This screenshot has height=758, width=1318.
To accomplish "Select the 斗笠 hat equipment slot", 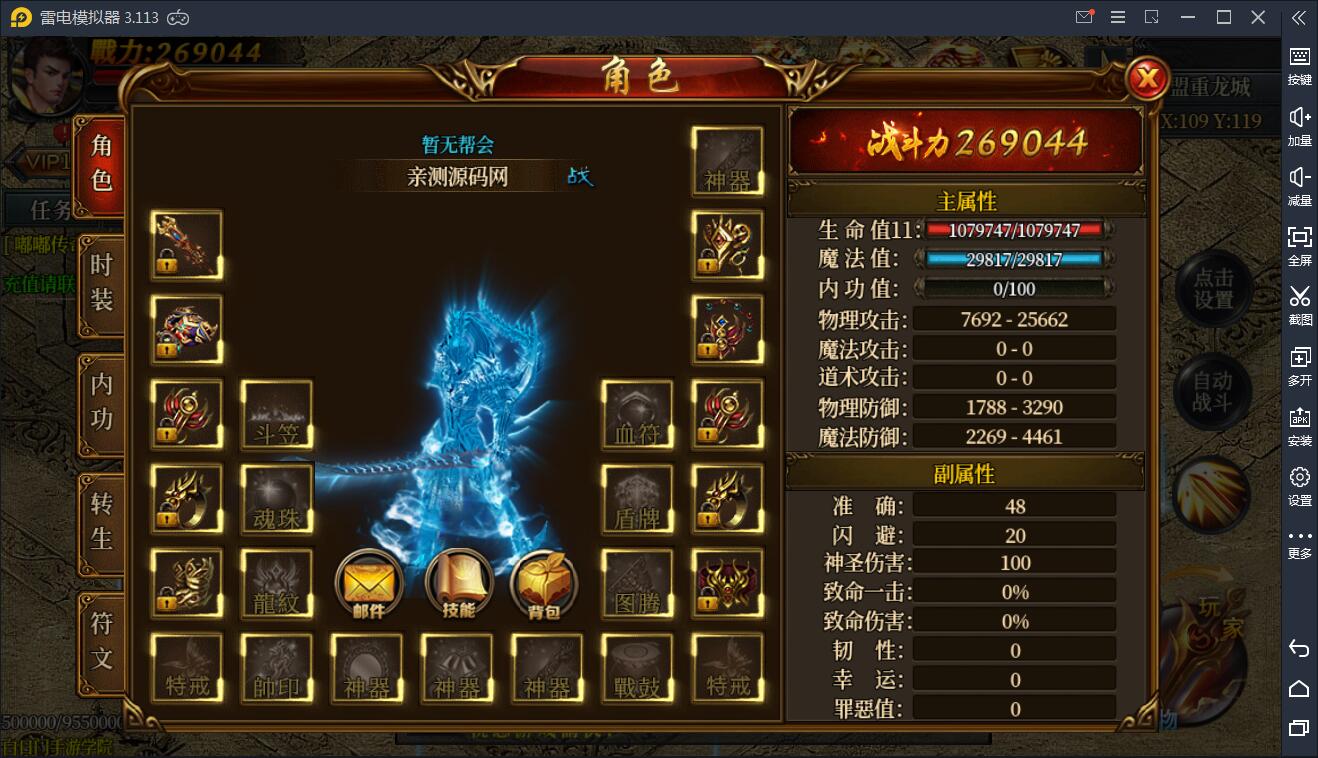I will pyautogui.click(x=277, y=414).
